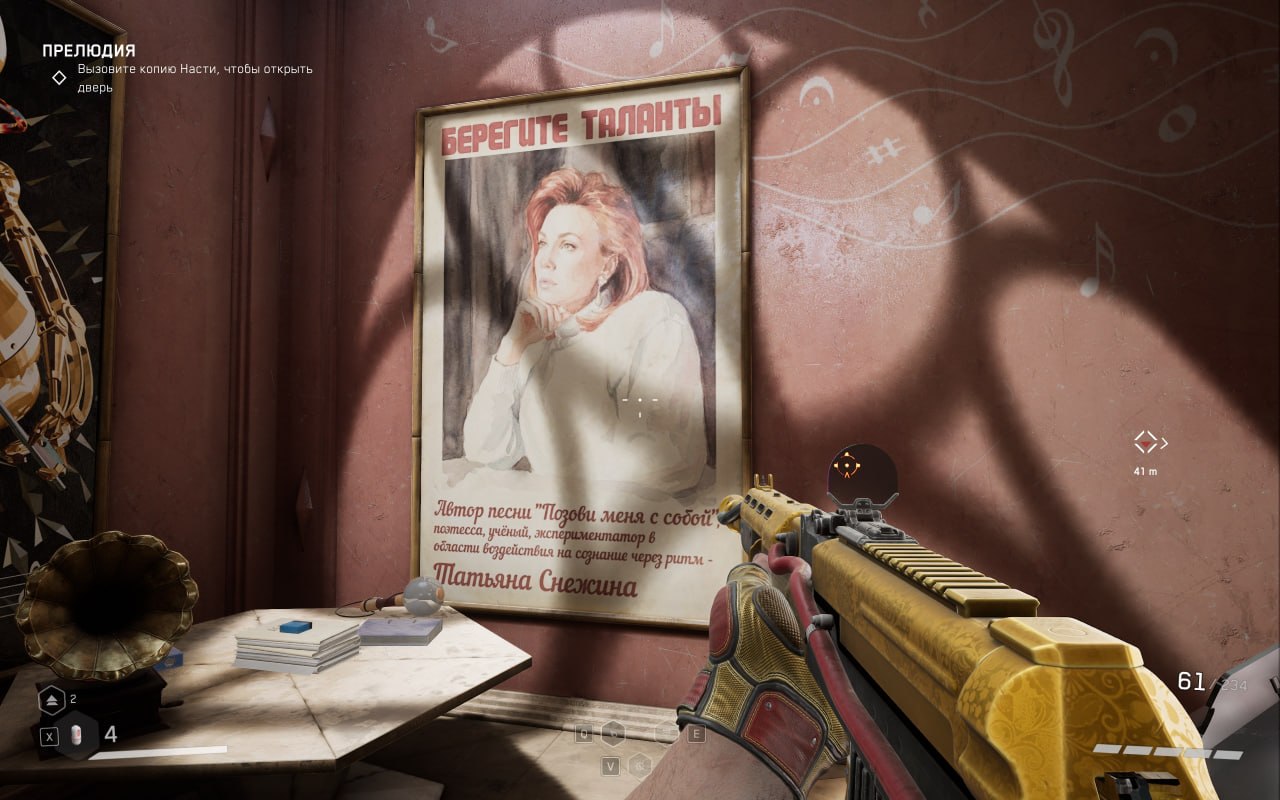The image size is (1280, 800).
Task: Activate the ability hexagon beside the V key
Action: 639,765
